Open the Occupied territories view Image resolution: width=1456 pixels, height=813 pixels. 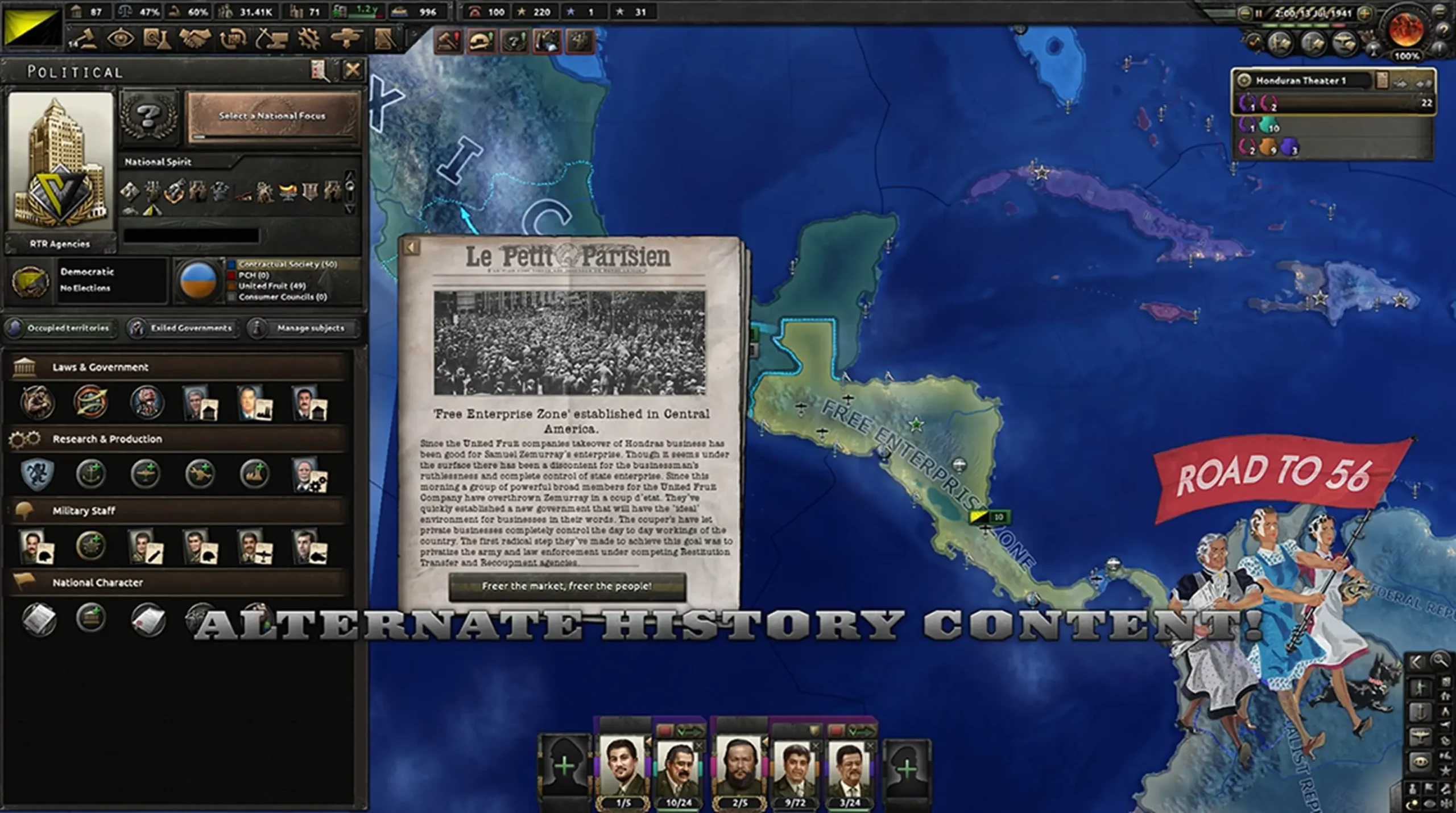coord(60,328)
